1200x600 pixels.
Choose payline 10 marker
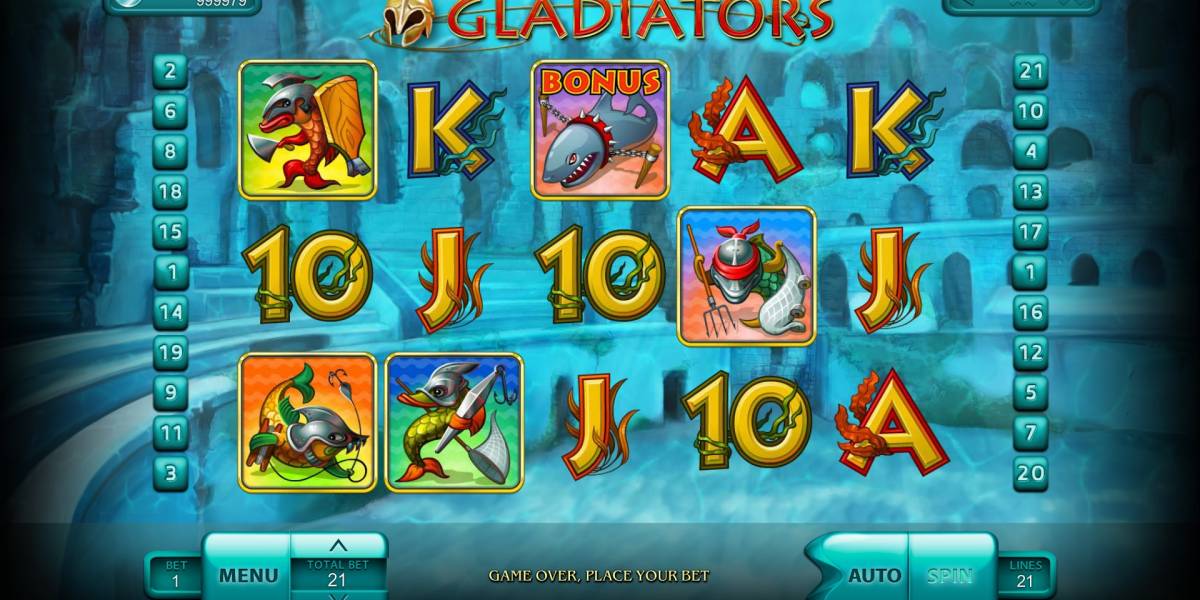(x=1030, y=111)
